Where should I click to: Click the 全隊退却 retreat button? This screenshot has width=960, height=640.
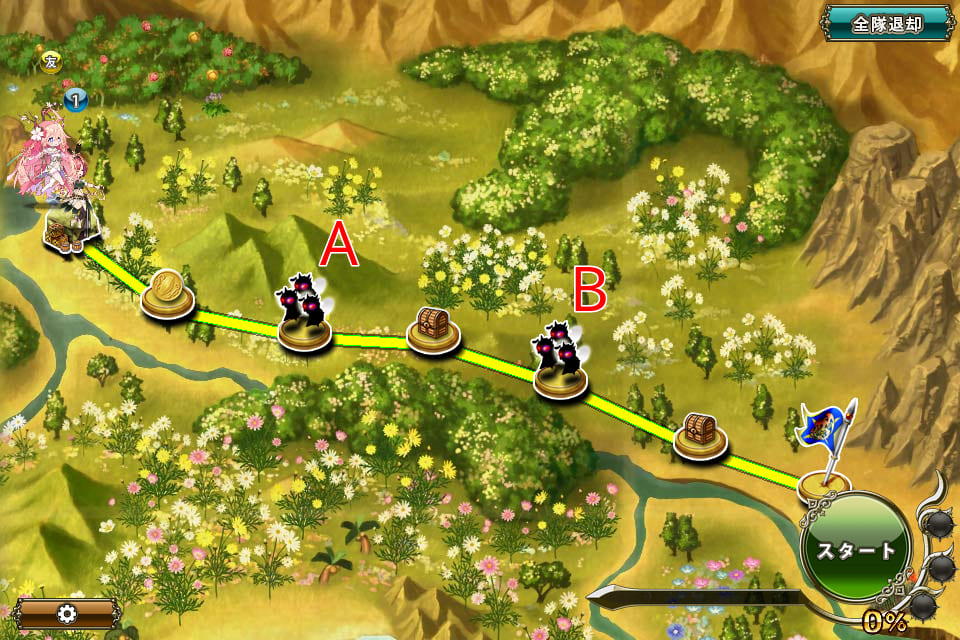click(886, 23)
